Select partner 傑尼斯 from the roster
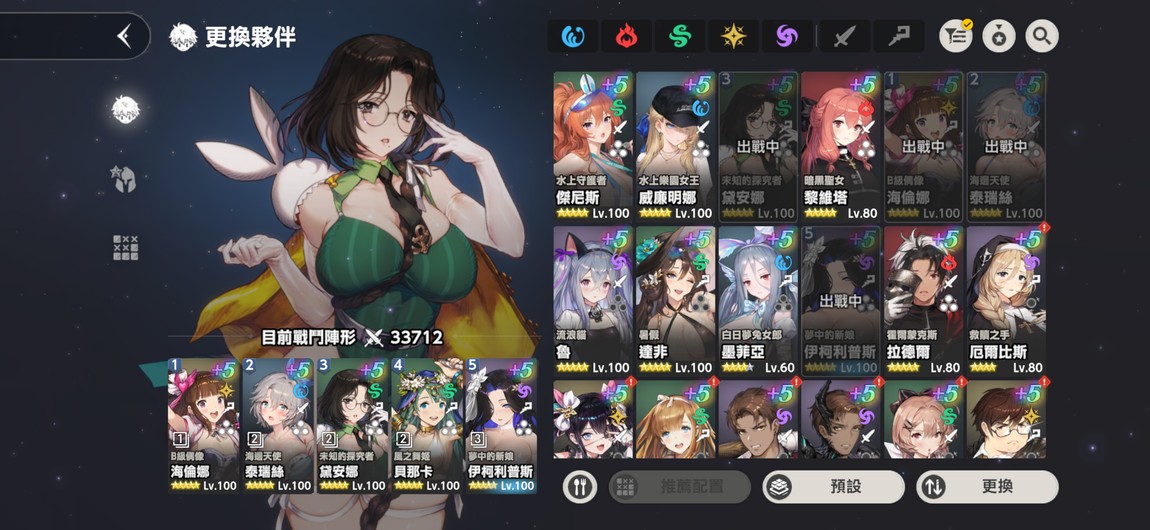 [x=593, y=145]
